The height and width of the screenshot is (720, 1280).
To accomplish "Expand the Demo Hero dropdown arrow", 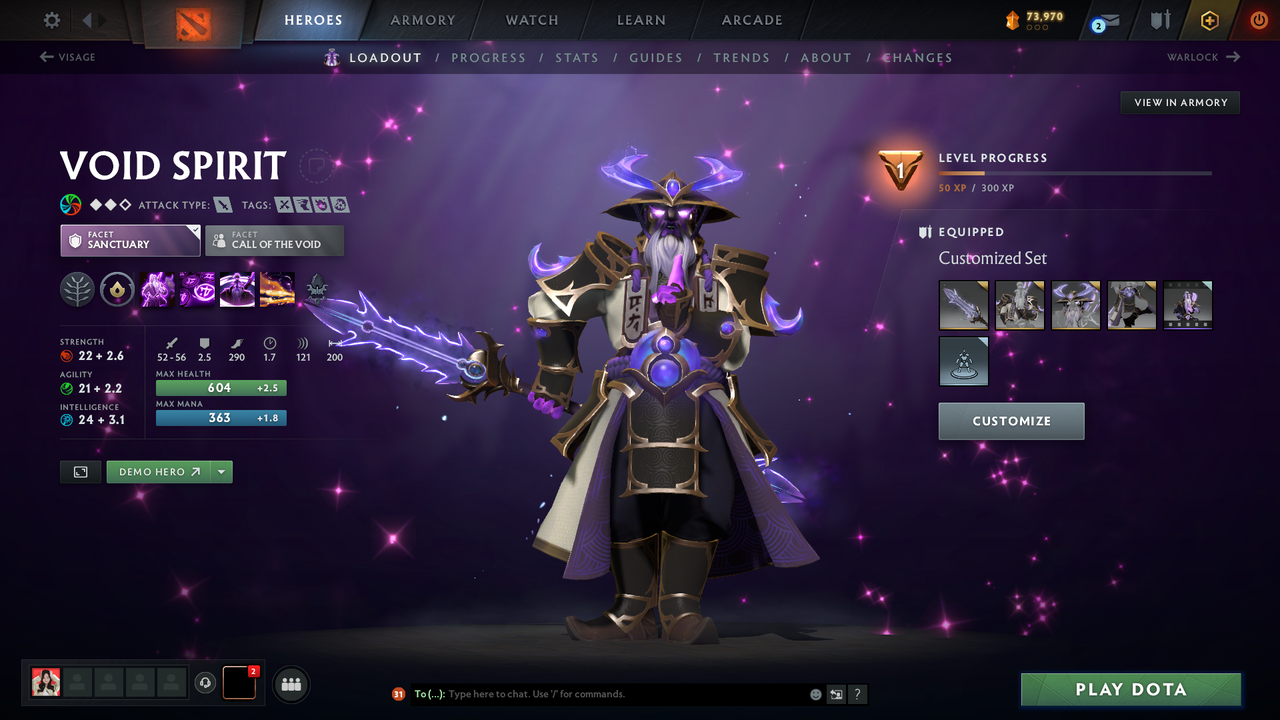I will (221, 471).
